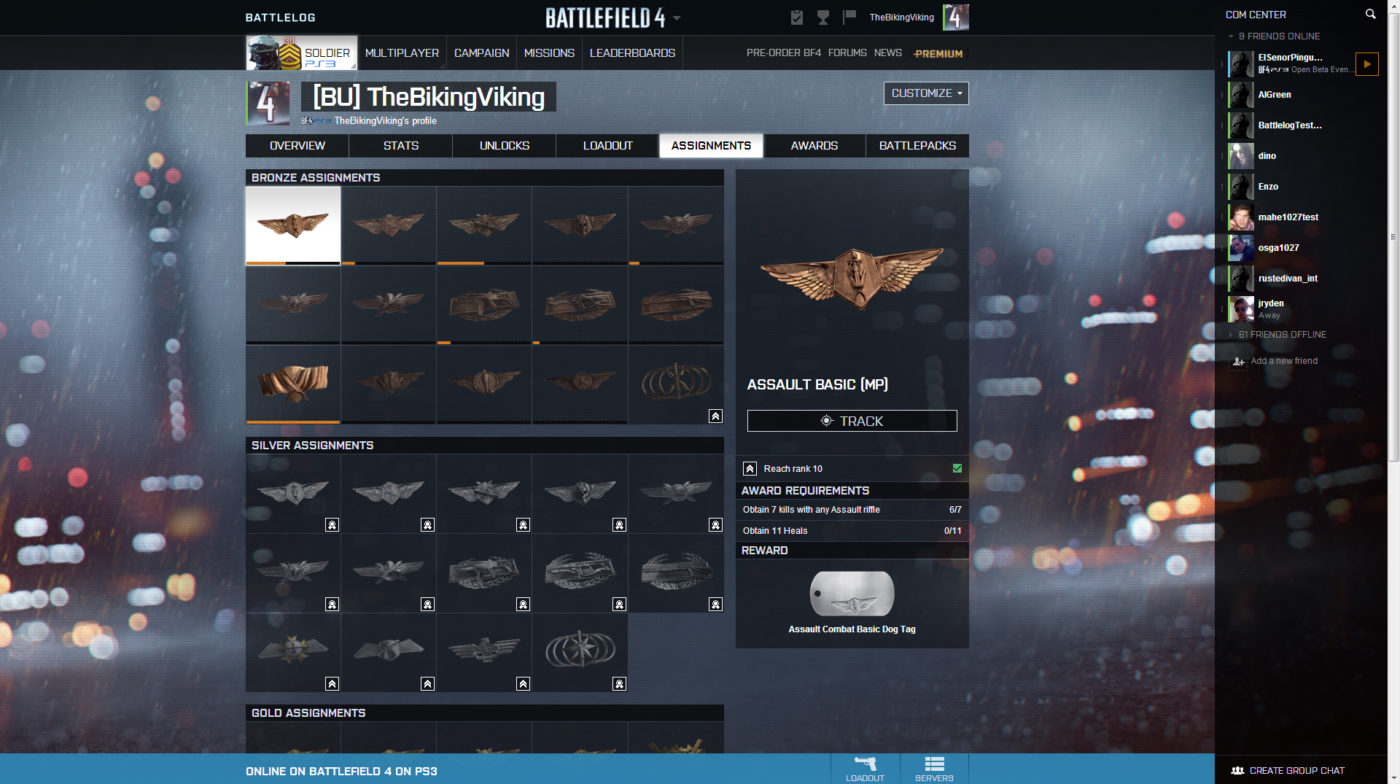The image size is (1400, 784).
Task: Enable tracking via the TRACK crosshair button
Action: pyautogui.click(x=852, y=420)
